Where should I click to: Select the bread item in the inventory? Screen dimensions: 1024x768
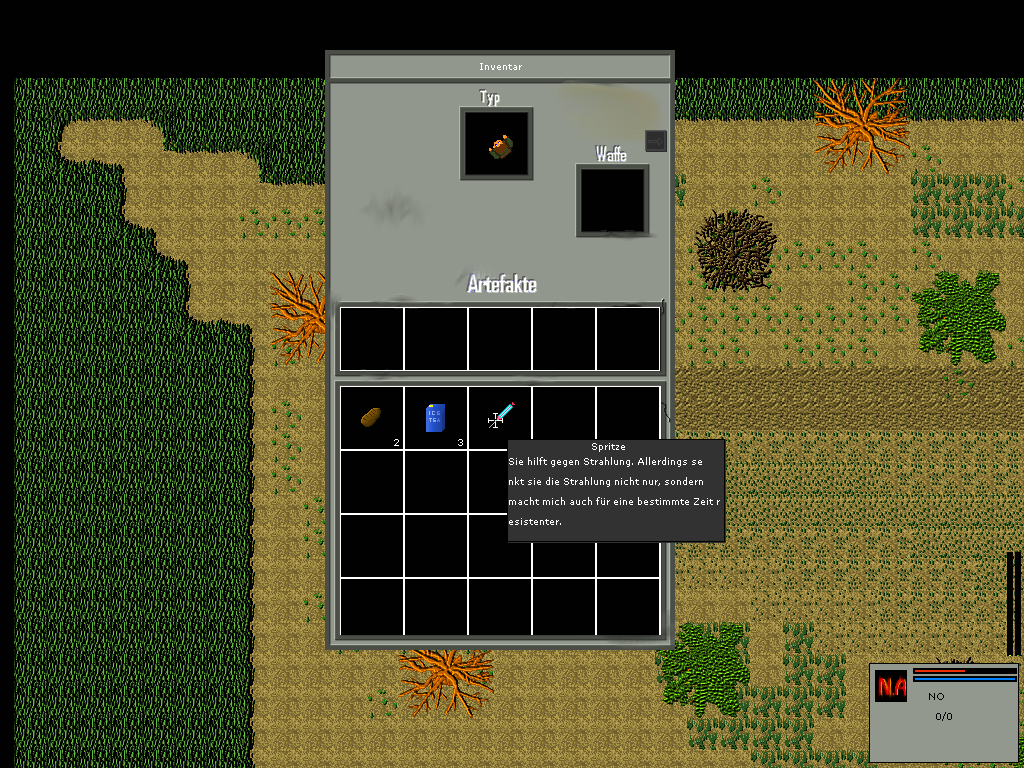click(x=371, y=417)
